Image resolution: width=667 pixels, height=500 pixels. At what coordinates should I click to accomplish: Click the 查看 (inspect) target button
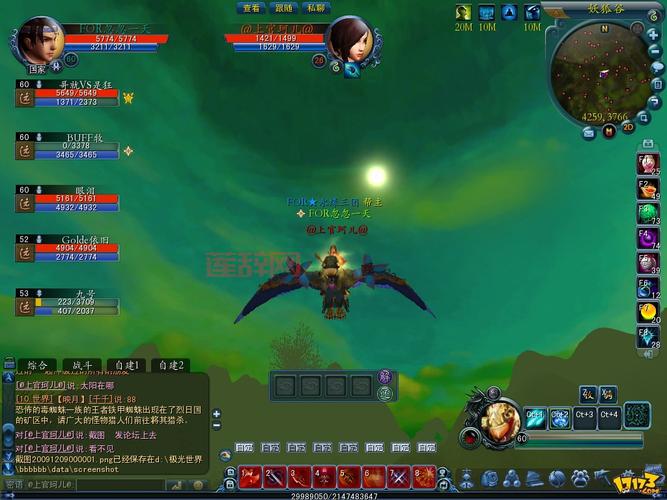click(x=252, y=8)
